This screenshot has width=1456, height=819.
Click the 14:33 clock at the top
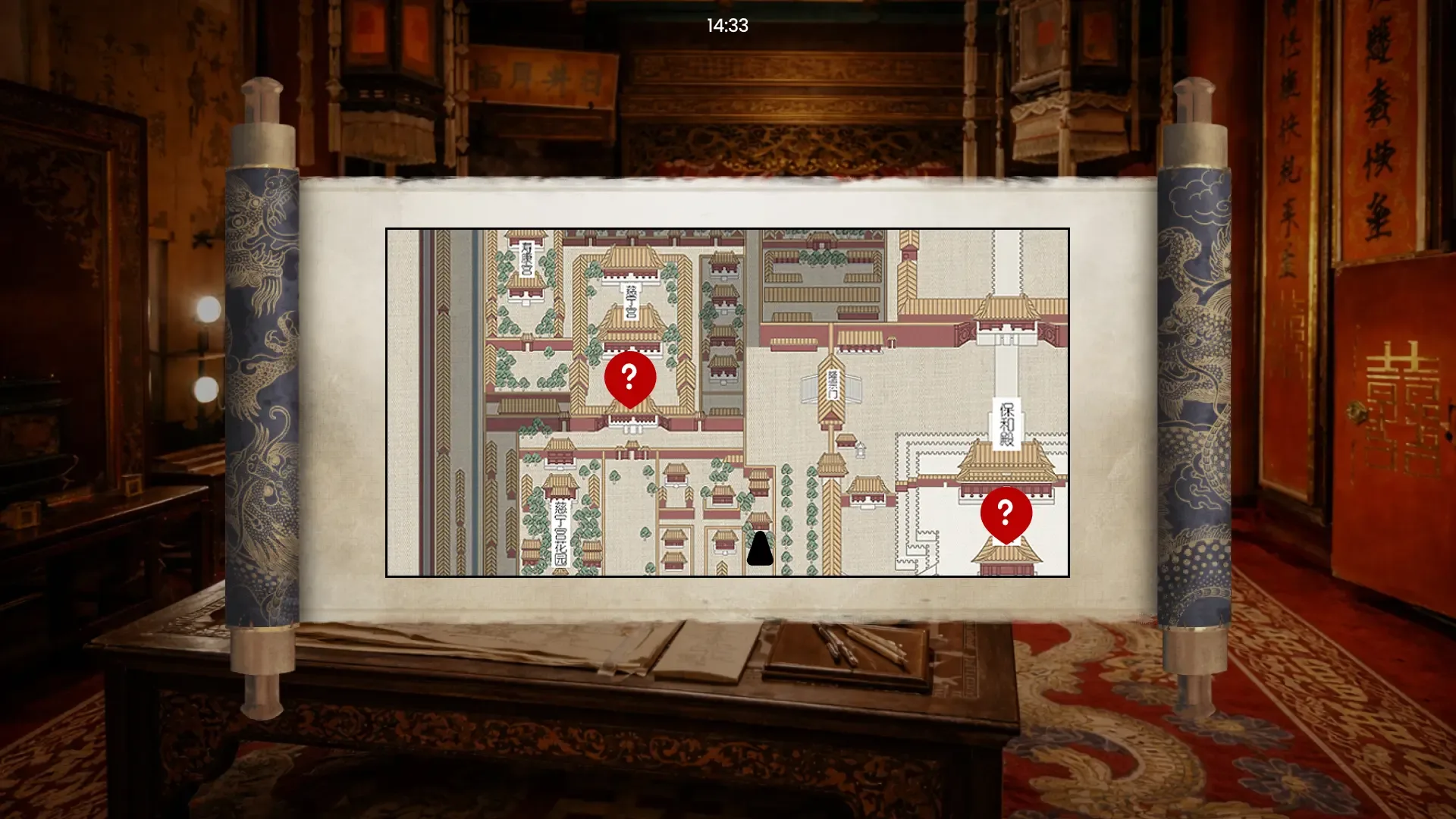[x=726, y=25]
